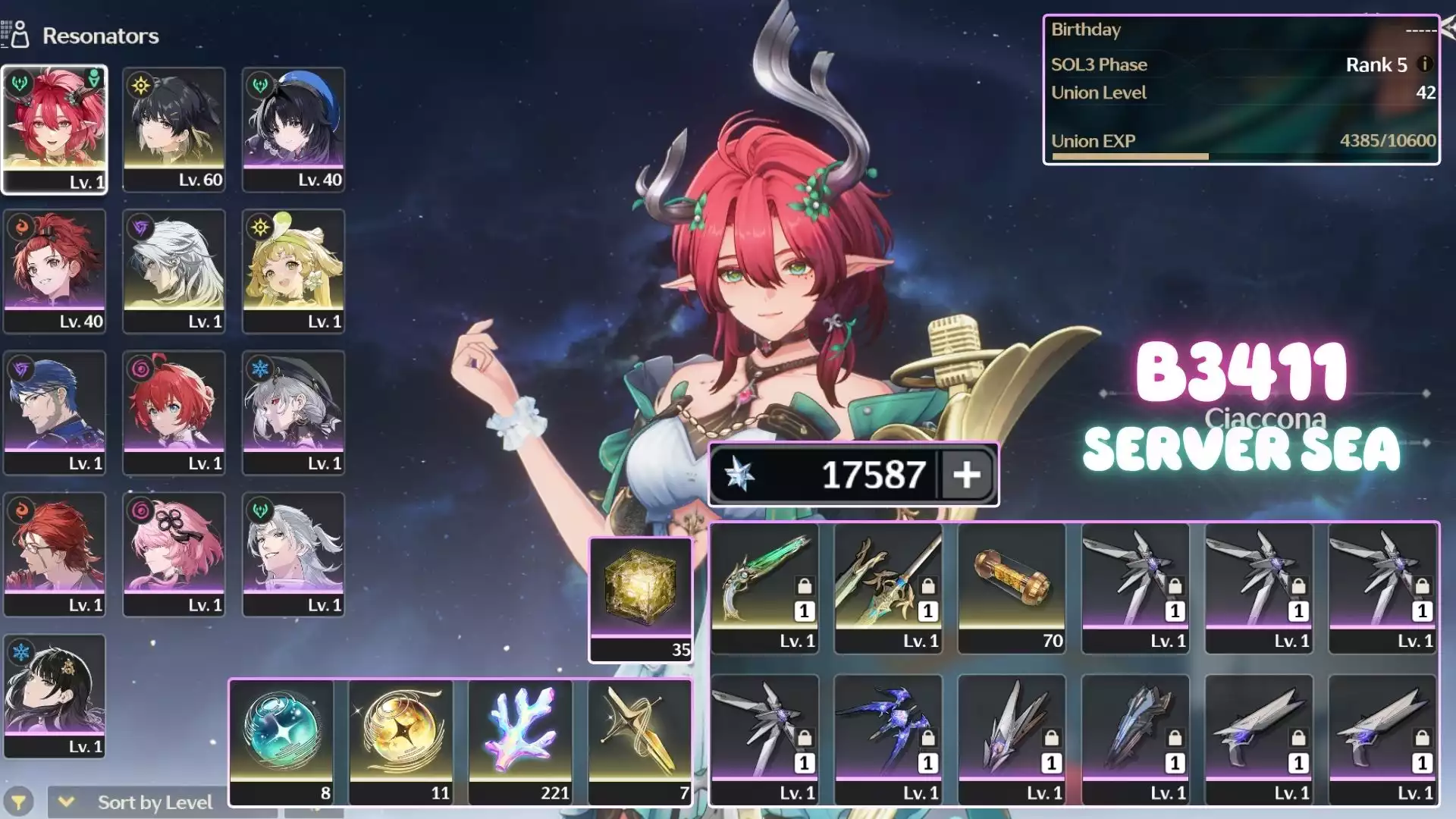Pick the golden crossed-needle item slot
Viewport: 1456px width, 819px height.
pyautogui.click(x=640, y=741)
